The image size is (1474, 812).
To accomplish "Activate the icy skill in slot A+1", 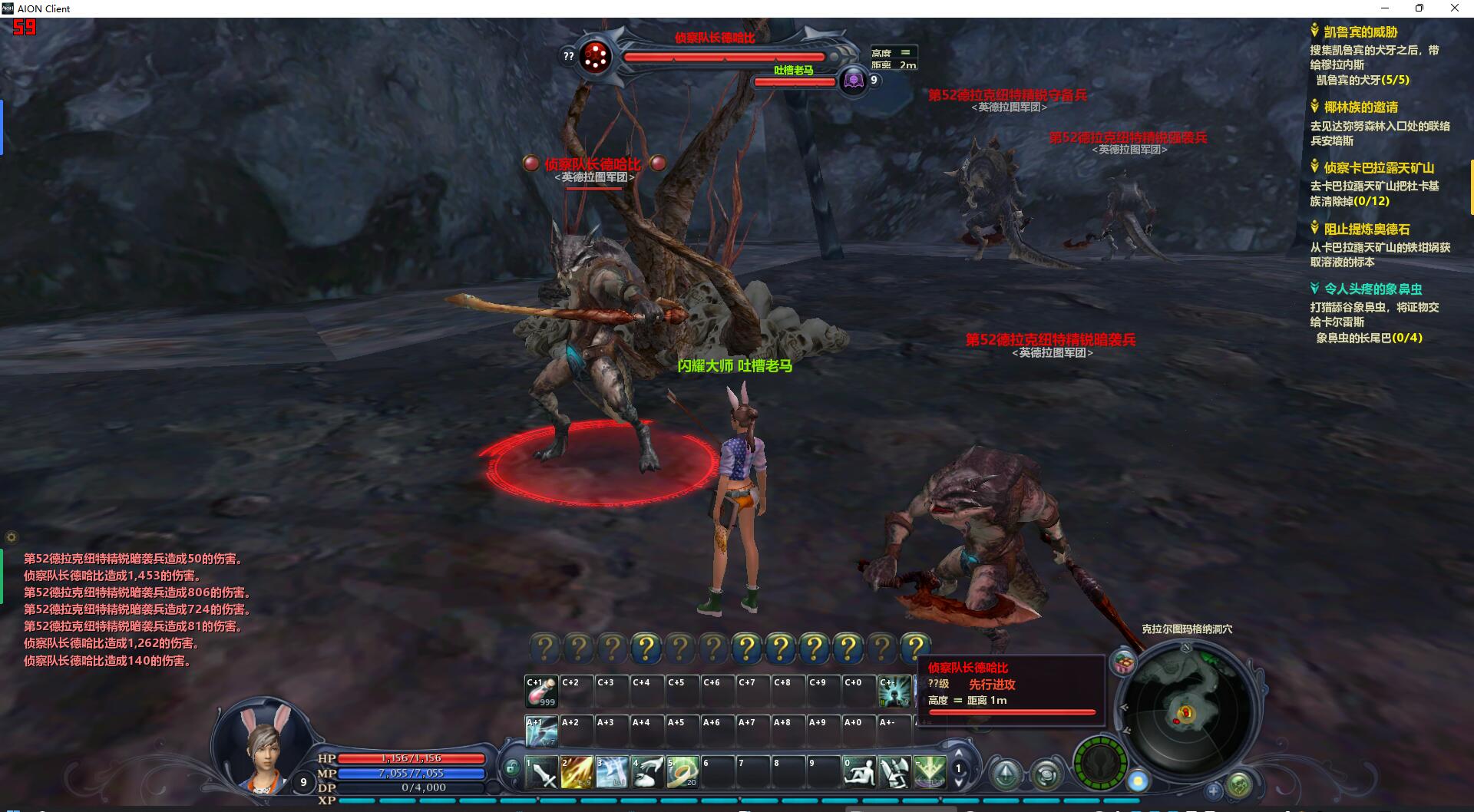I will (541, 731).
